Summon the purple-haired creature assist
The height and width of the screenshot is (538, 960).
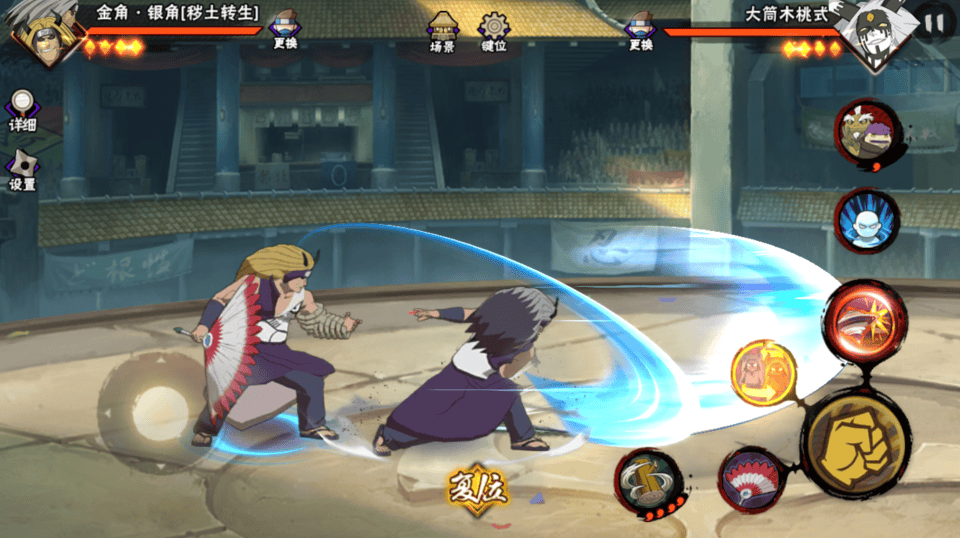pos(868,133)
